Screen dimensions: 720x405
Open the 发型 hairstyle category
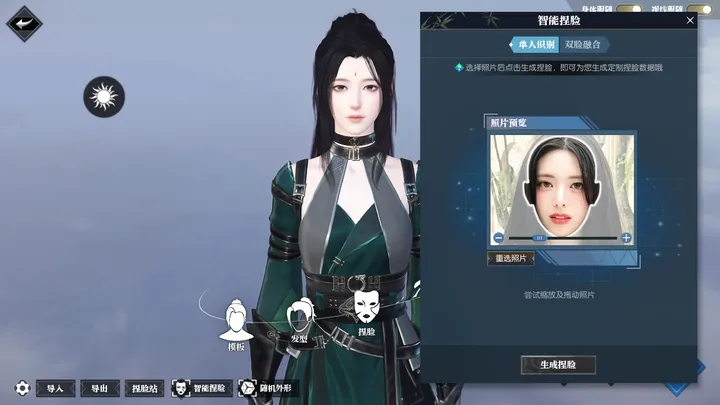click(x=299, y=320)
